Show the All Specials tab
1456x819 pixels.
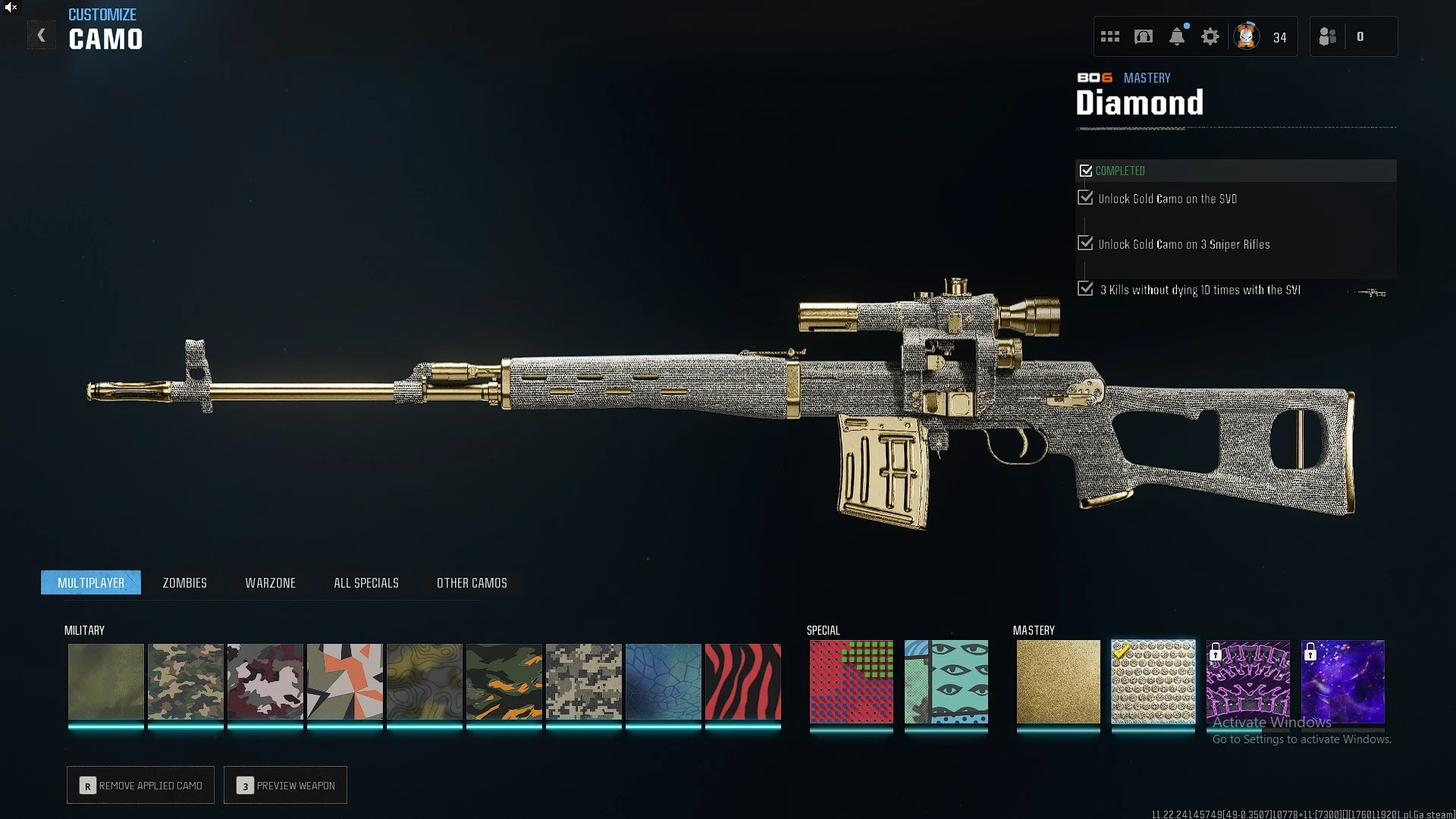(366, 582)
